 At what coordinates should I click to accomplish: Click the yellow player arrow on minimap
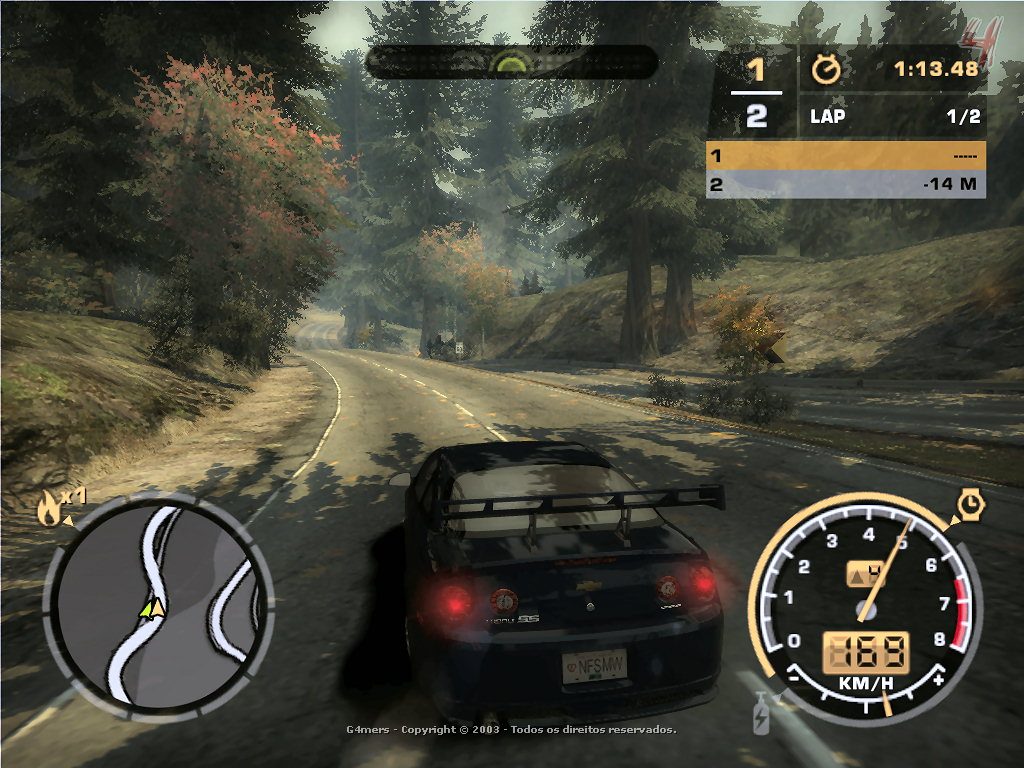point(152,607)
